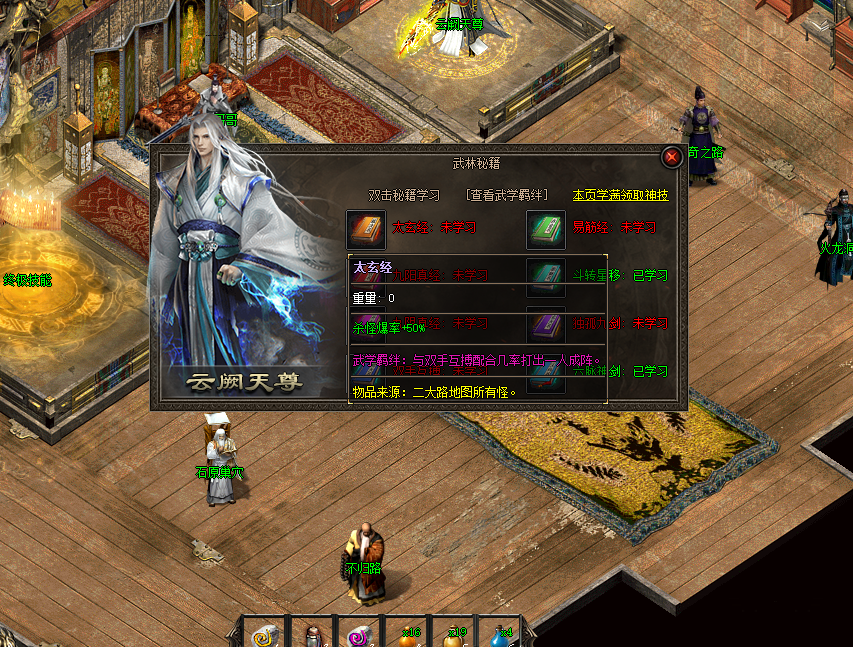Close the 武林秘籍 window

tap(672, 157)
